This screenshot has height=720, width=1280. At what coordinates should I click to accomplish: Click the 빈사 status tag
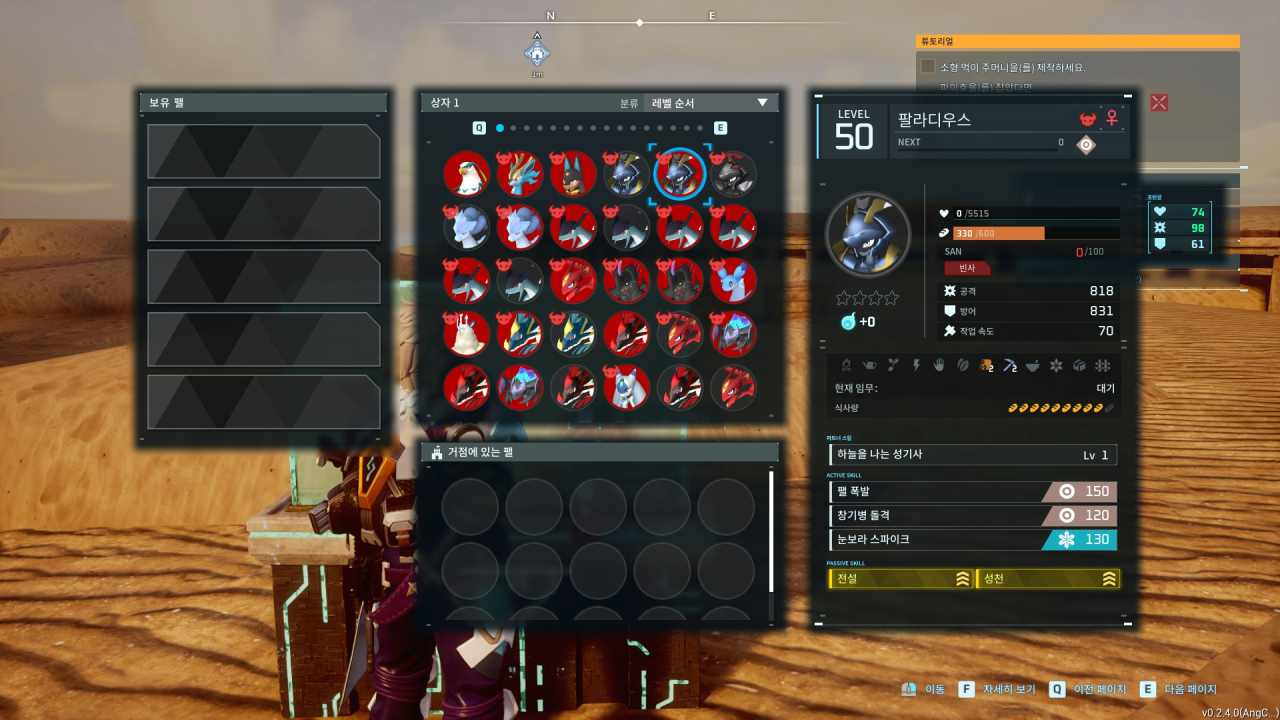tap(967, 268)
